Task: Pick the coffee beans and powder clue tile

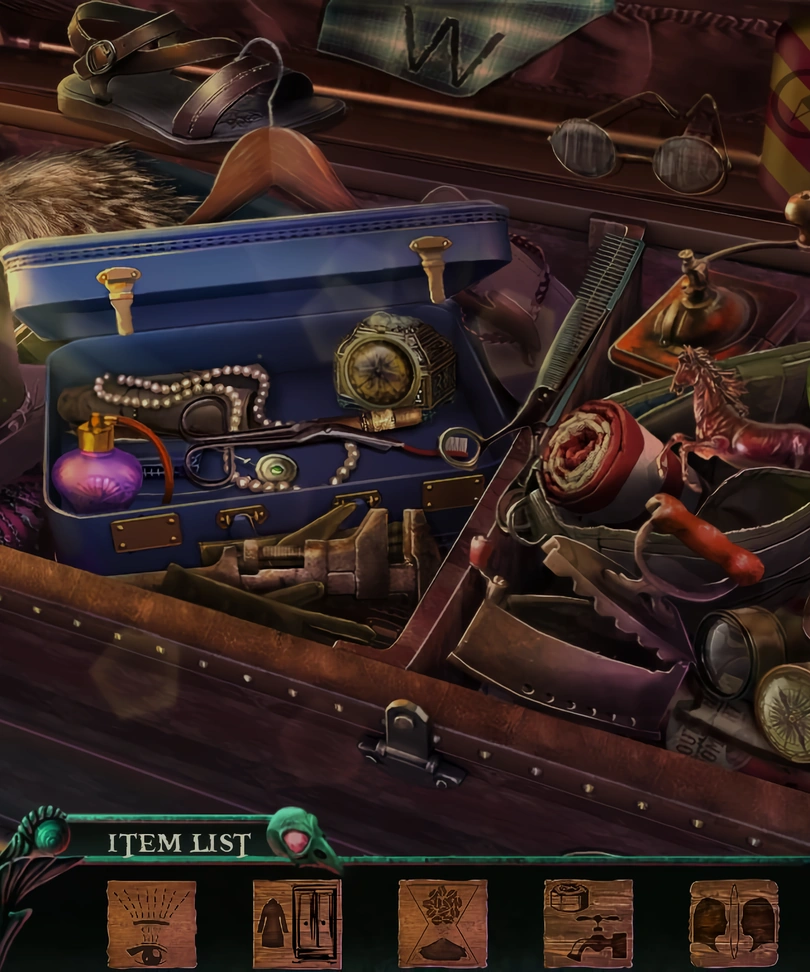Action: pos(442,924)
